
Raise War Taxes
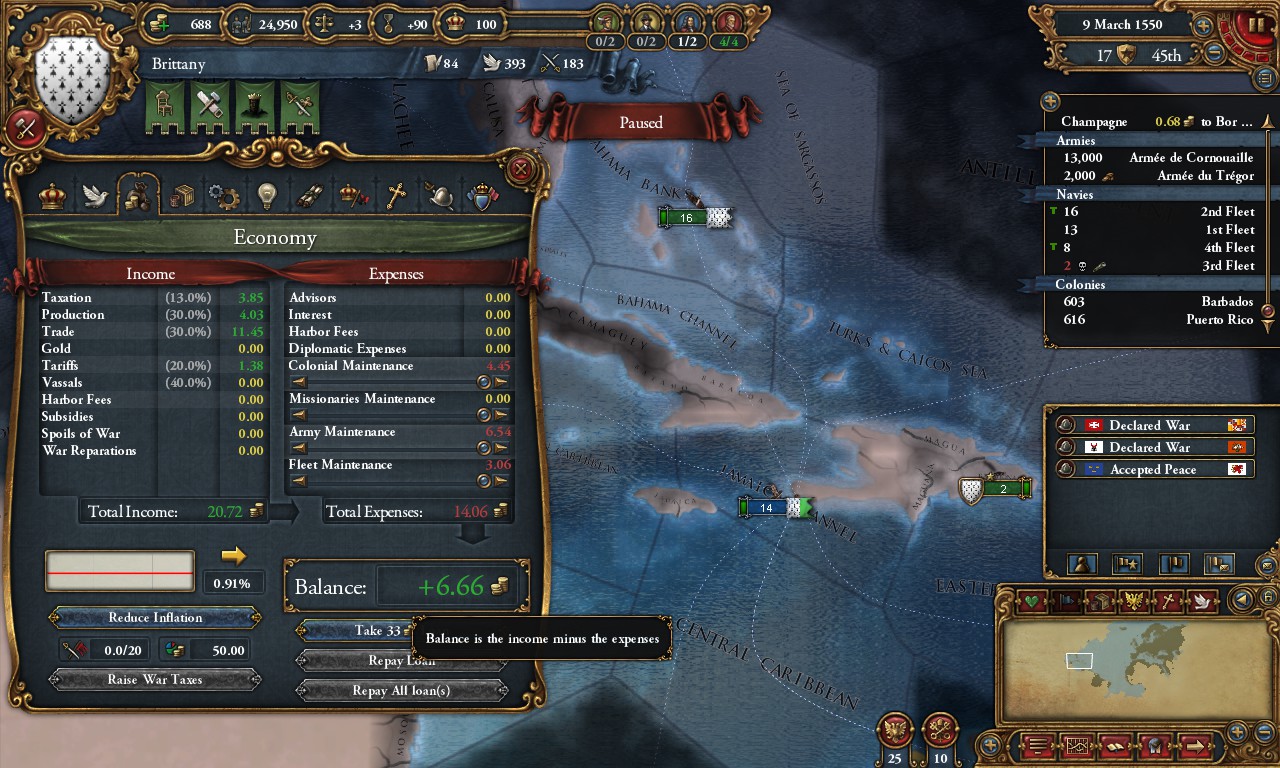click(x=155, y=680)
